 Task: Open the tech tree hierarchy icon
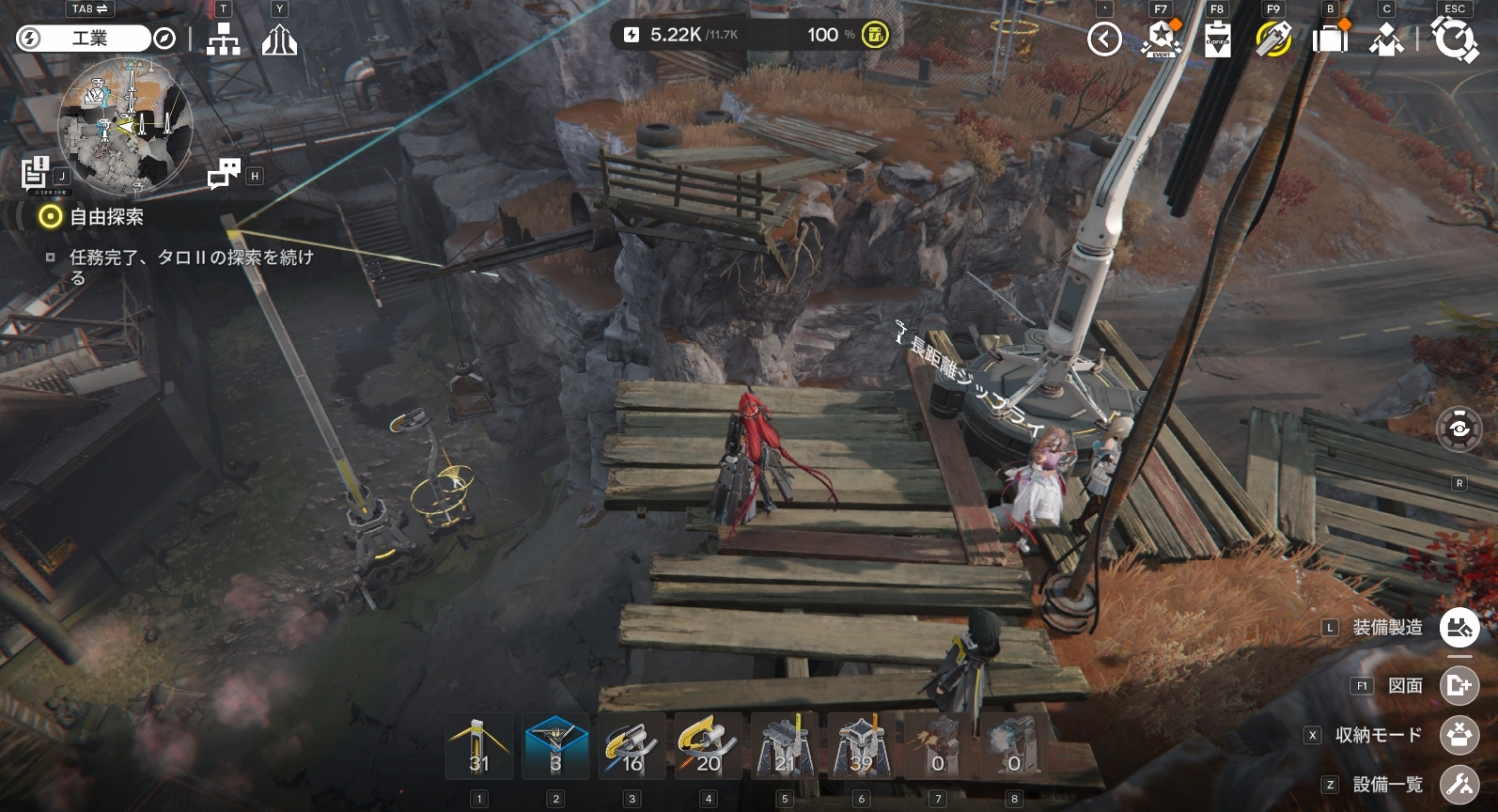223,39
